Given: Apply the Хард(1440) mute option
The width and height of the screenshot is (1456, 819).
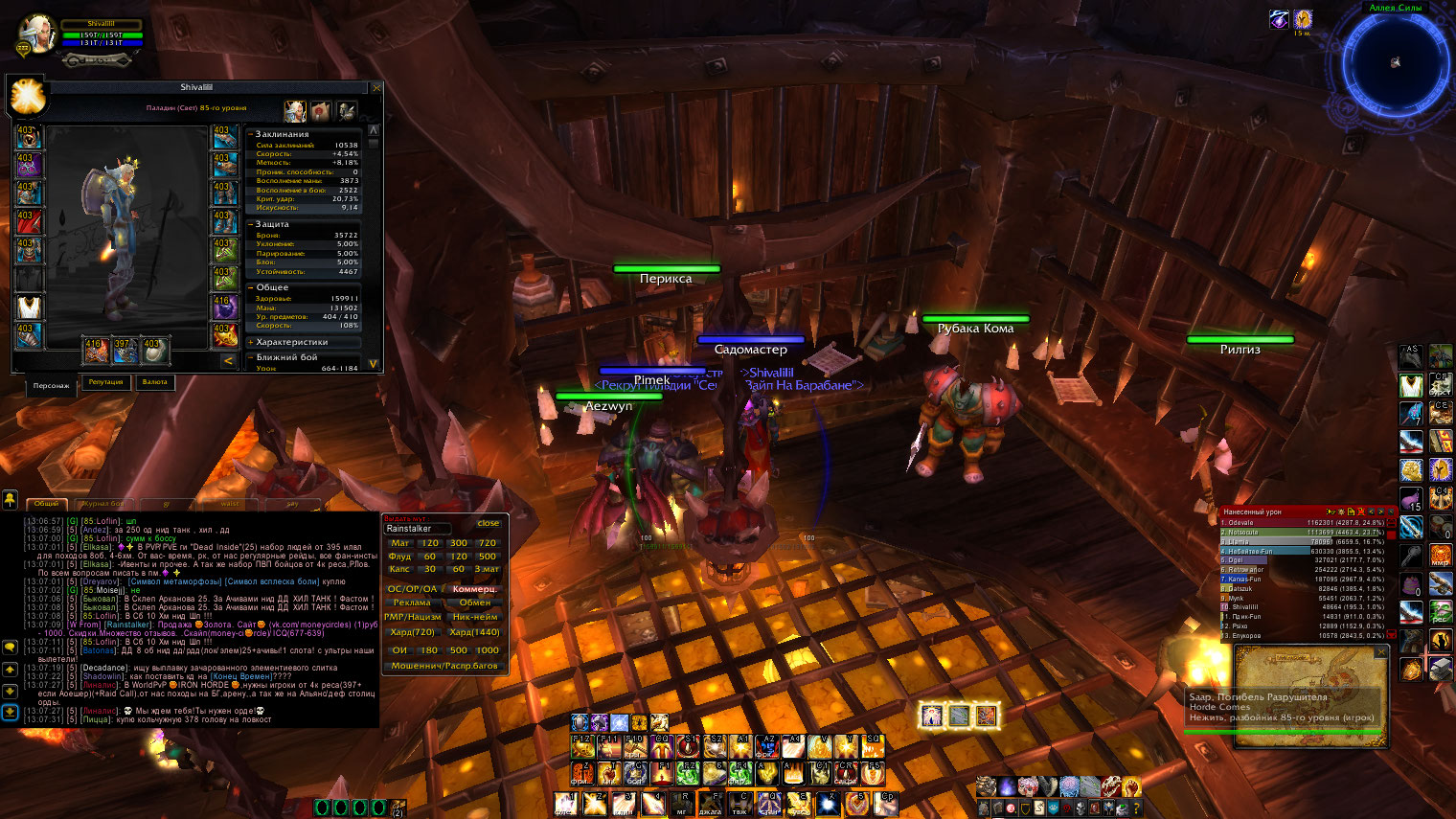Looking at the screenshot, I should click(474, 632).
